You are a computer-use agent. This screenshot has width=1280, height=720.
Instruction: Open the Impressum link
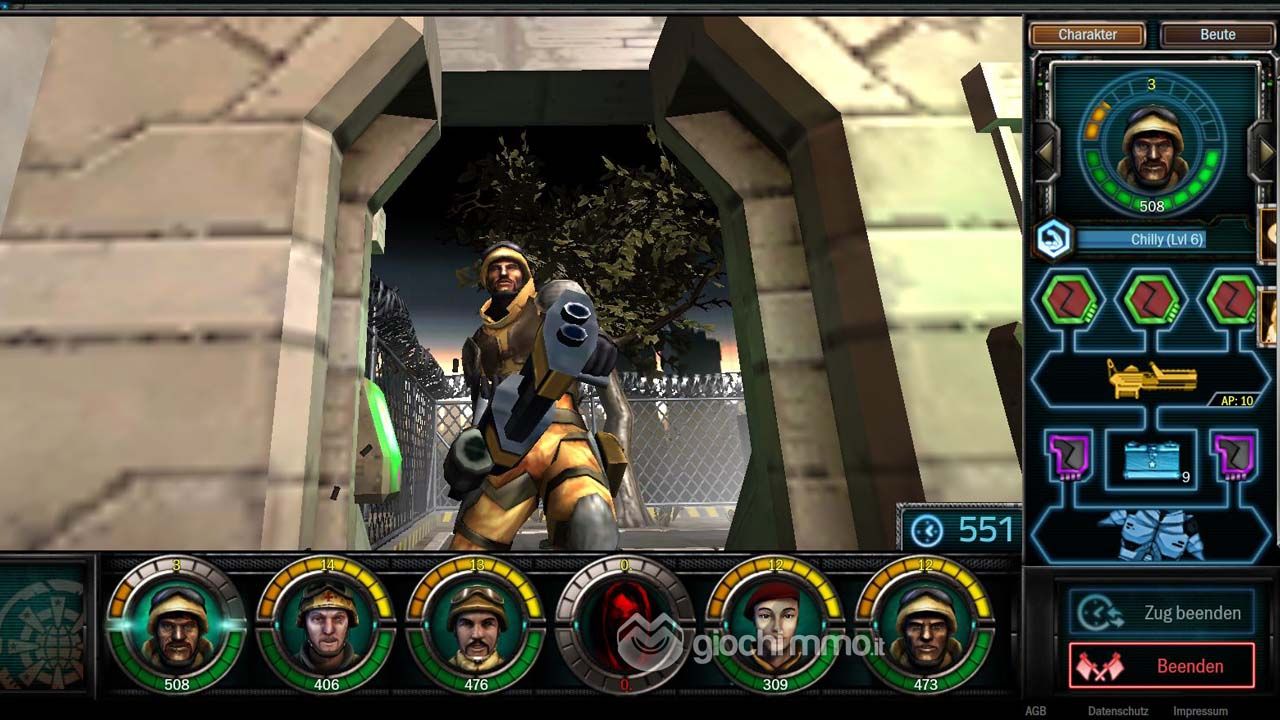[1200, 711]
